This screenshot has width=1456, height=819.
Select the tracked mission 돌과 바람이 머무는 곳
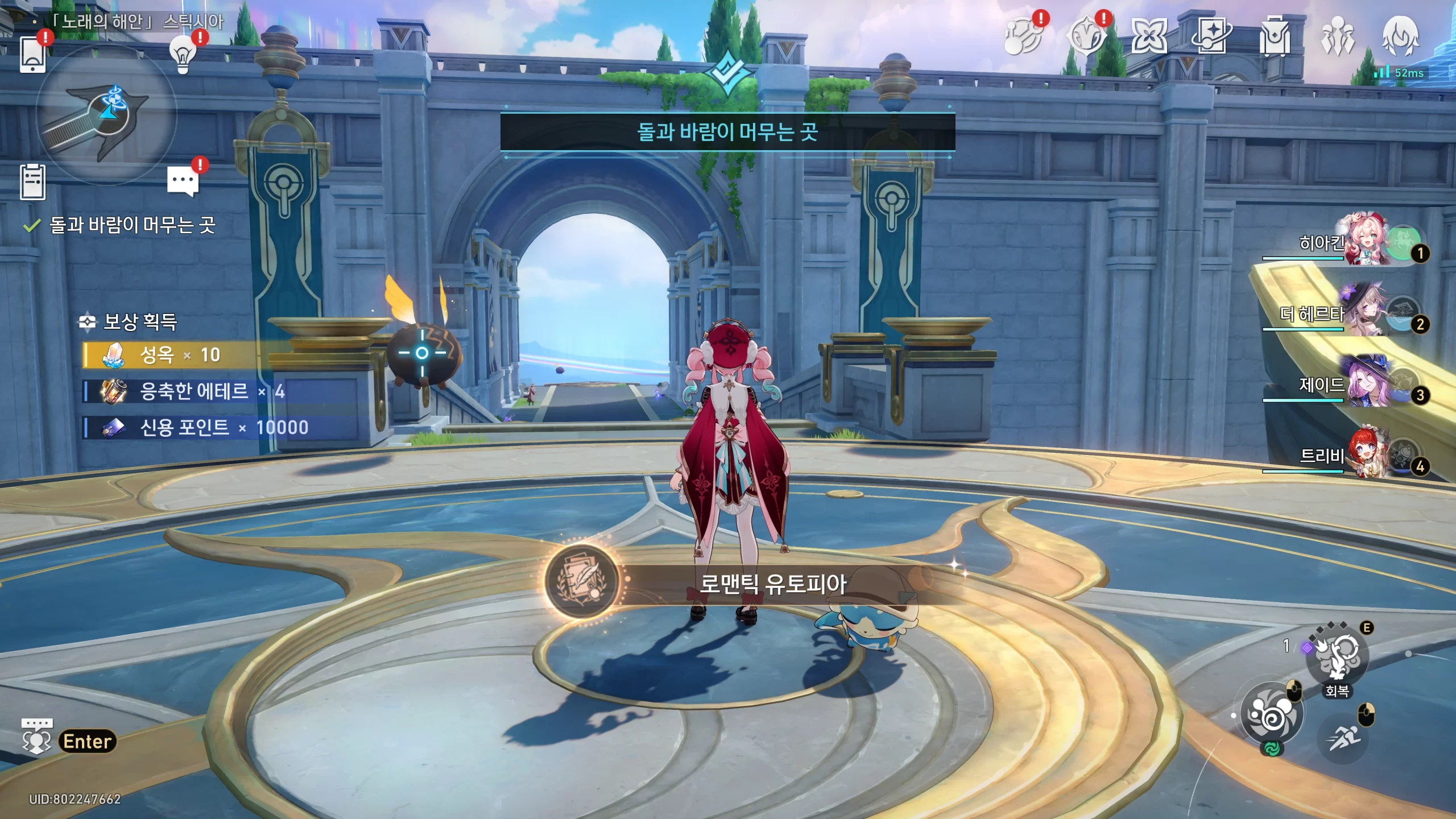(x=132, y=225)
